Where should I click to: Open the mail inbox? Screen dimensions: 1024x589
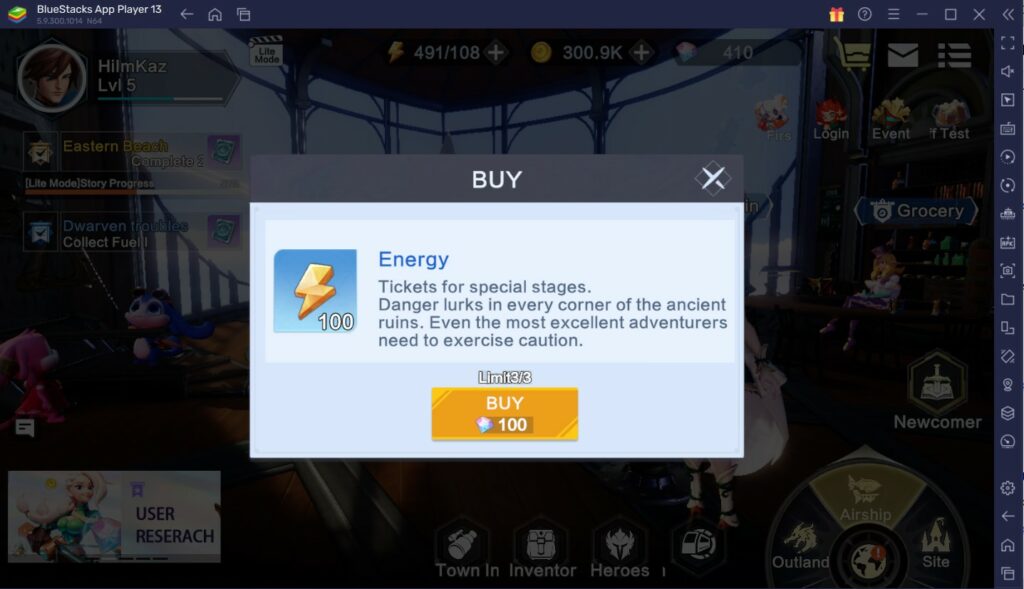point(903,55)
